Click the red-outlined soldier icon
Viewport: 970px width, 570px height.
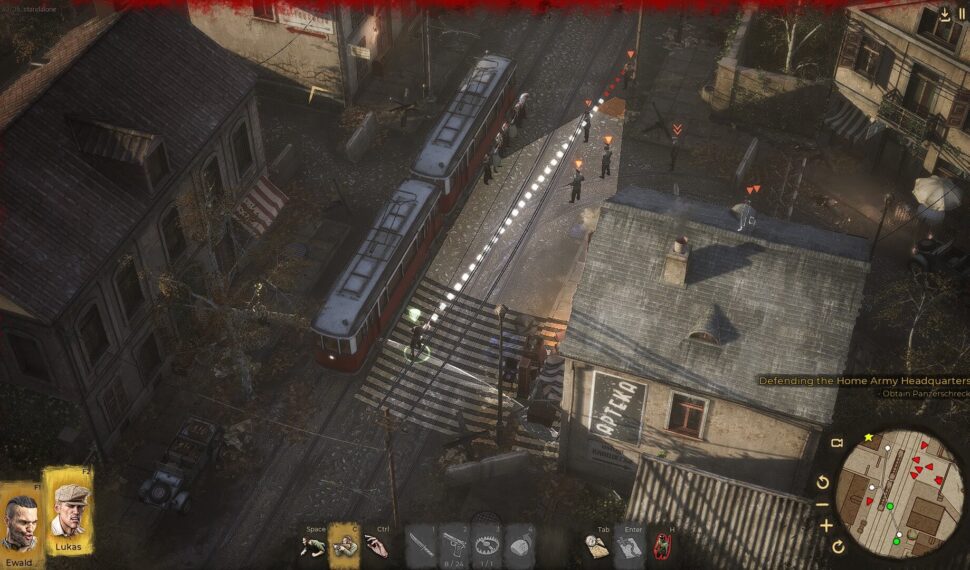point(662,545)
